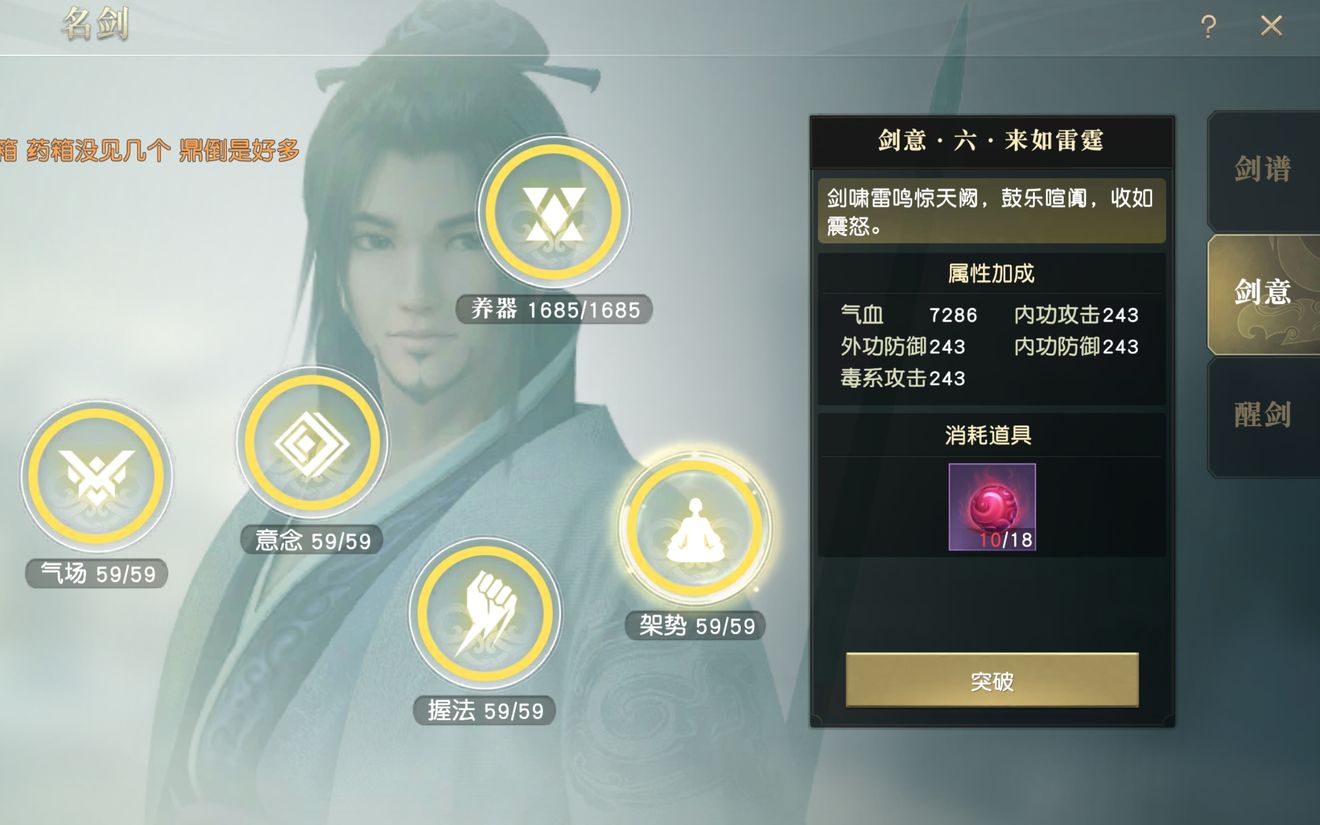Image resolution: width=1320 pixels, height=825 pixels.
Task: Click the 架势 59/59 progress label
Action: [696, 625]
